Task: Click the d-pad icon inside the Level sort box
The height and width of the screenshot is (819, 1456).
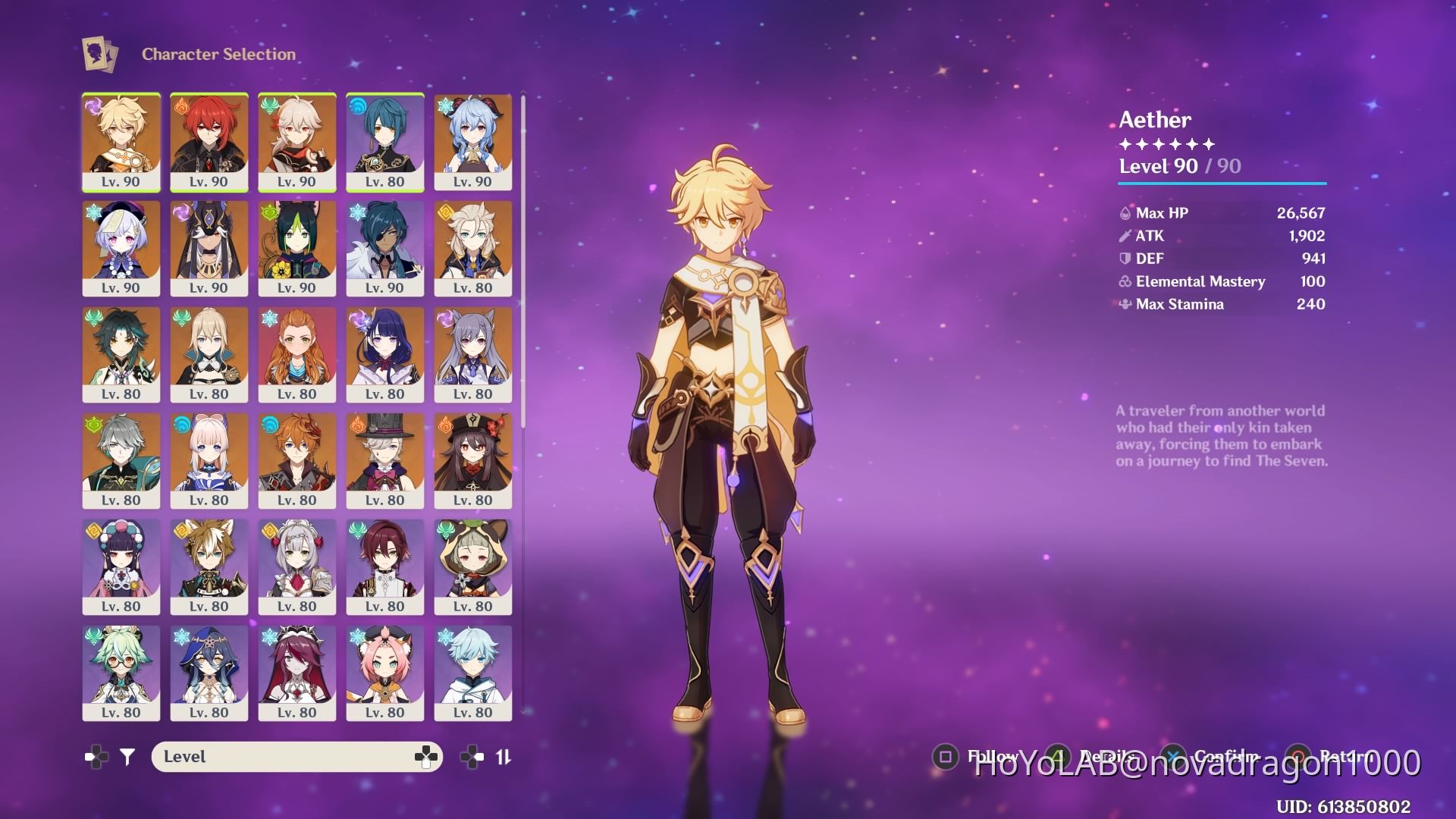Action: pos(426,756)
